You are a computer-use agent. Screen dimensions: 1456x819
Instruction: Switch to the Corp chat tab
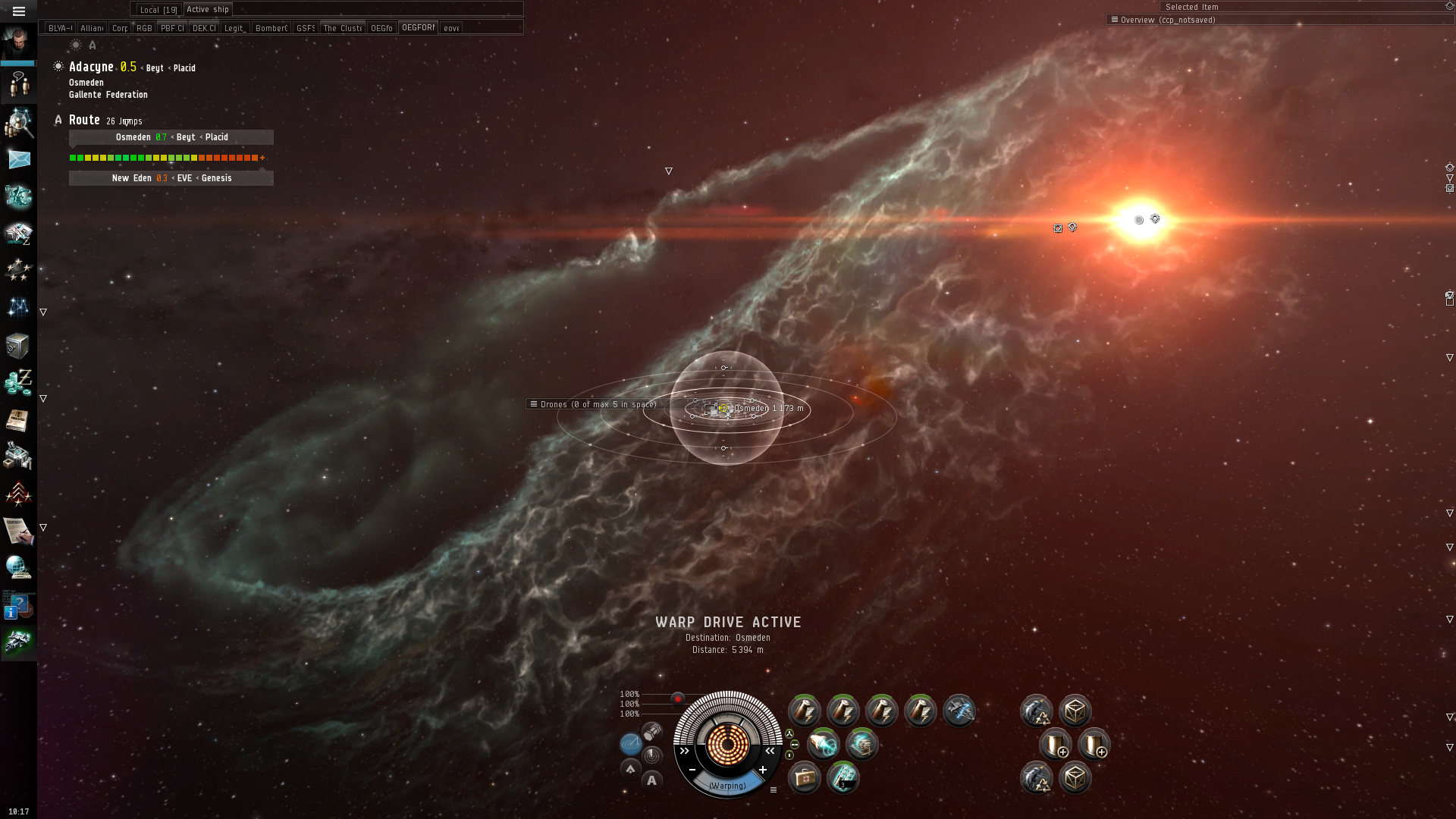pyautogui.click(x=120, y=28)
